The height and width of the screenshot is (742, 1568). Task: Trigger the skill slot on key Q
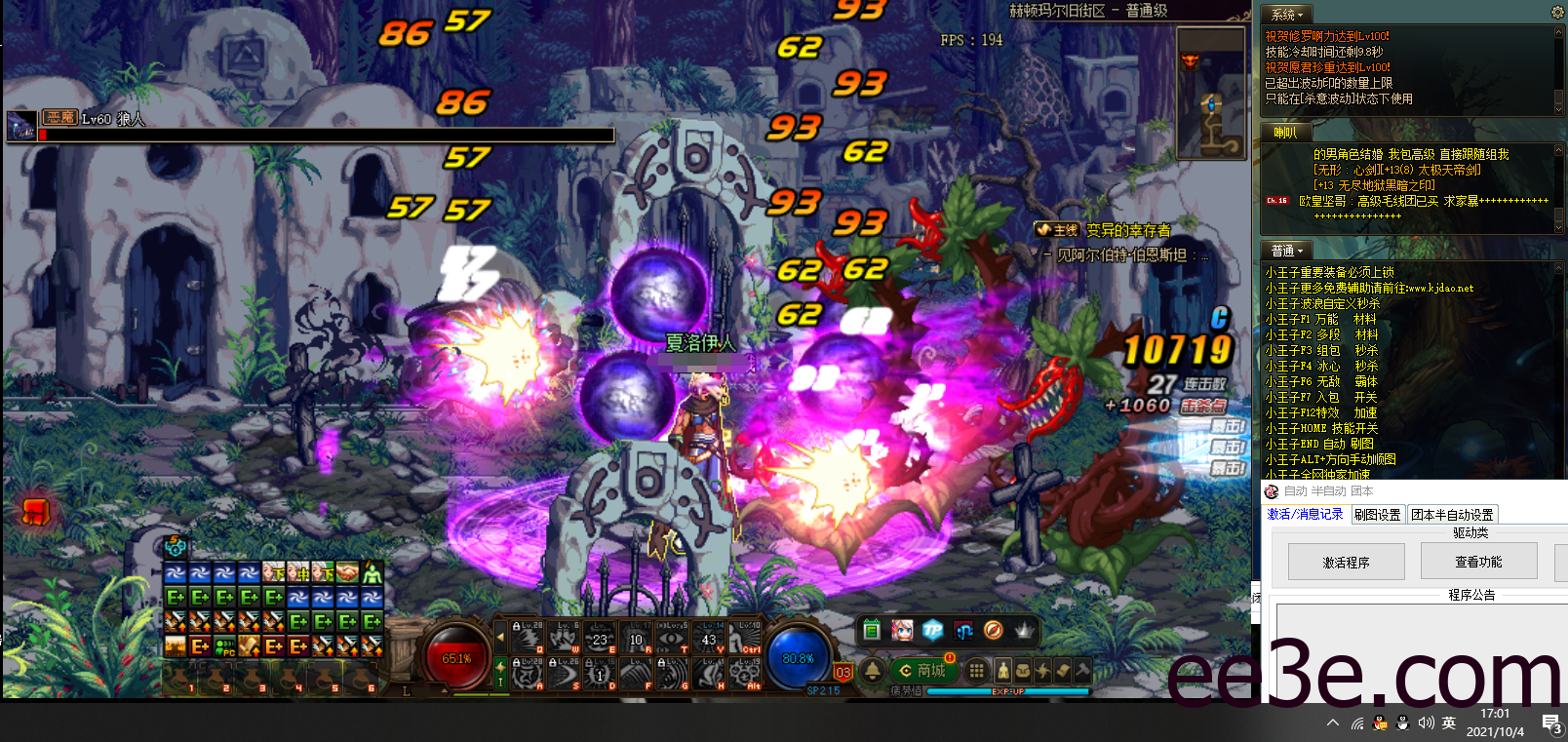coord(528,639)
